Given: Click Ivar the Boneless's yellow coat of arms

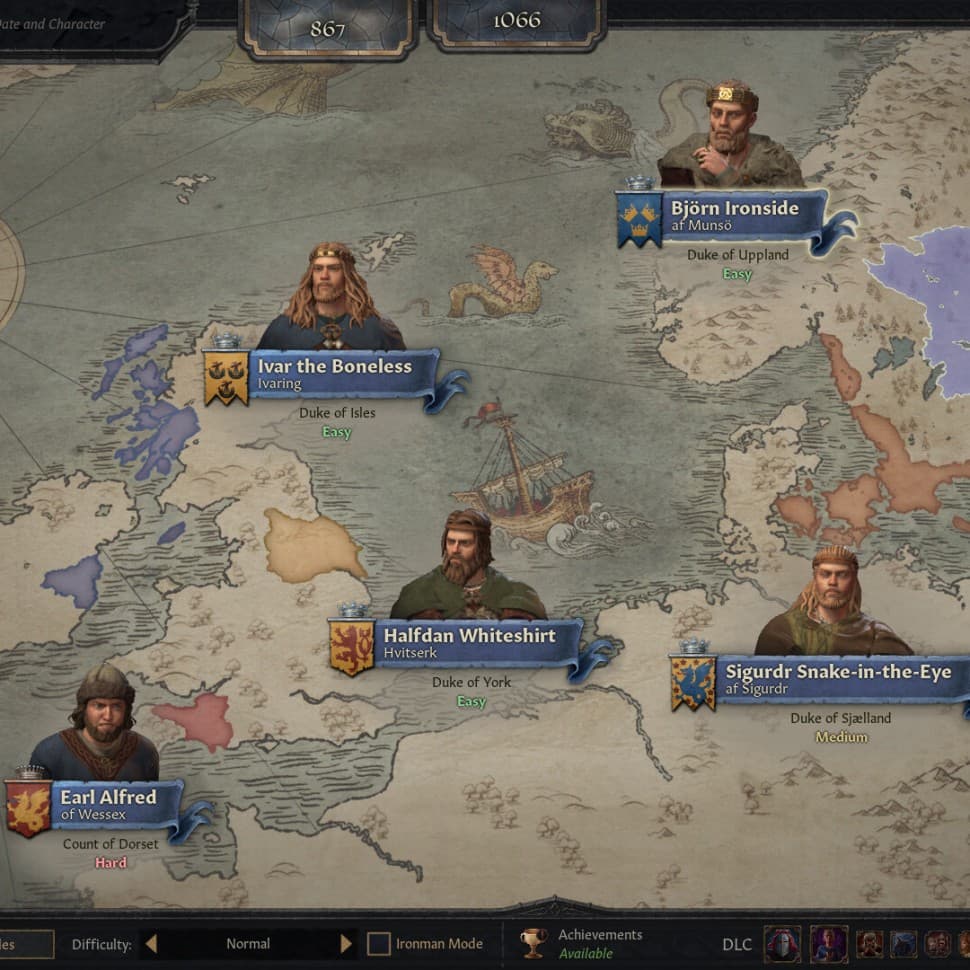Looking at the screenshot, I should click(x=226, y=376).
